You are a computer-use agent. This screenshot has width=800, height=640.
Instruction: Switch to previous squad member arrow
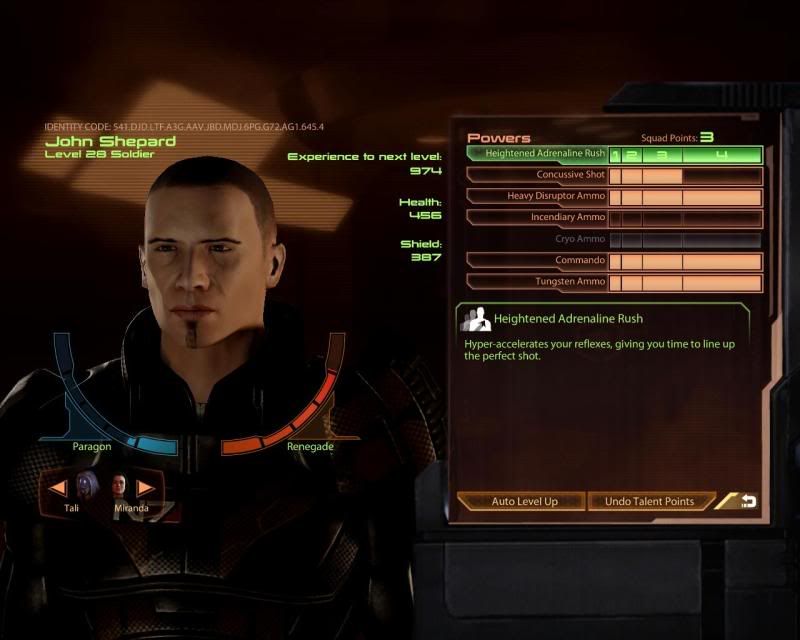click(59, 488)
